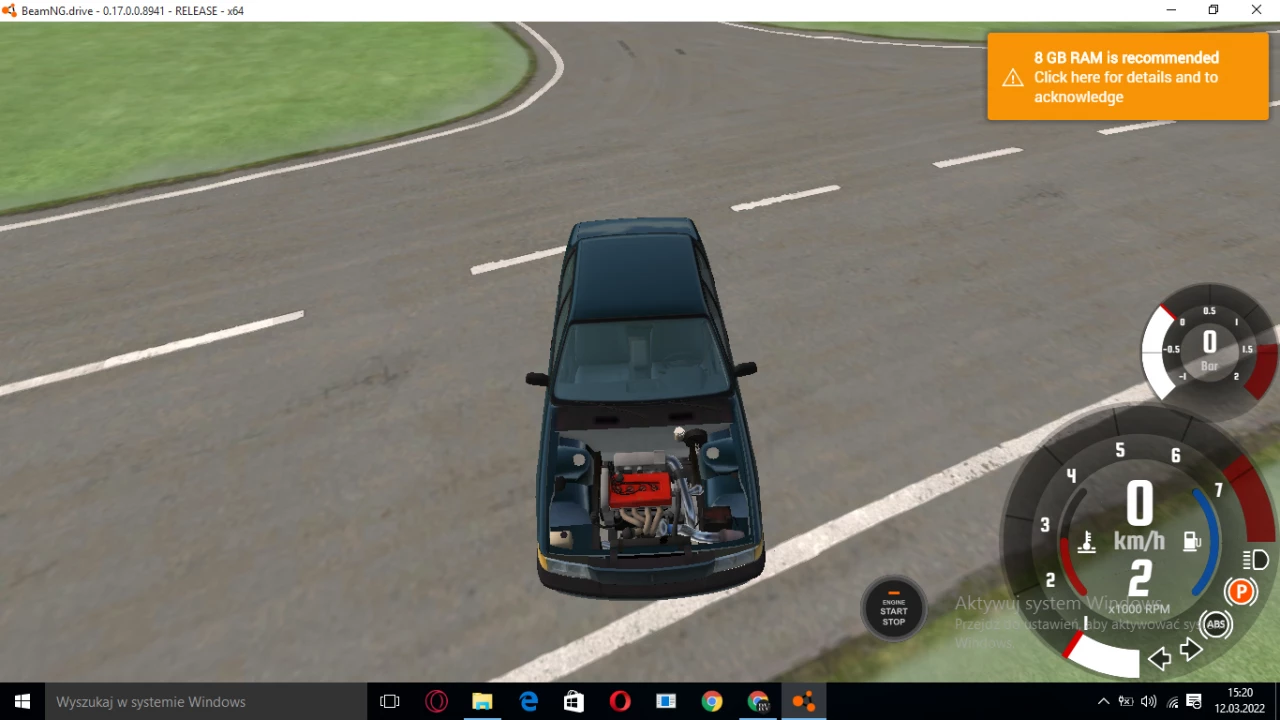The height and width of the screenshot is (720, 1280).
Task: Click the 8 GB RAM acknowledge notification
Action: tap(1126, 77)
